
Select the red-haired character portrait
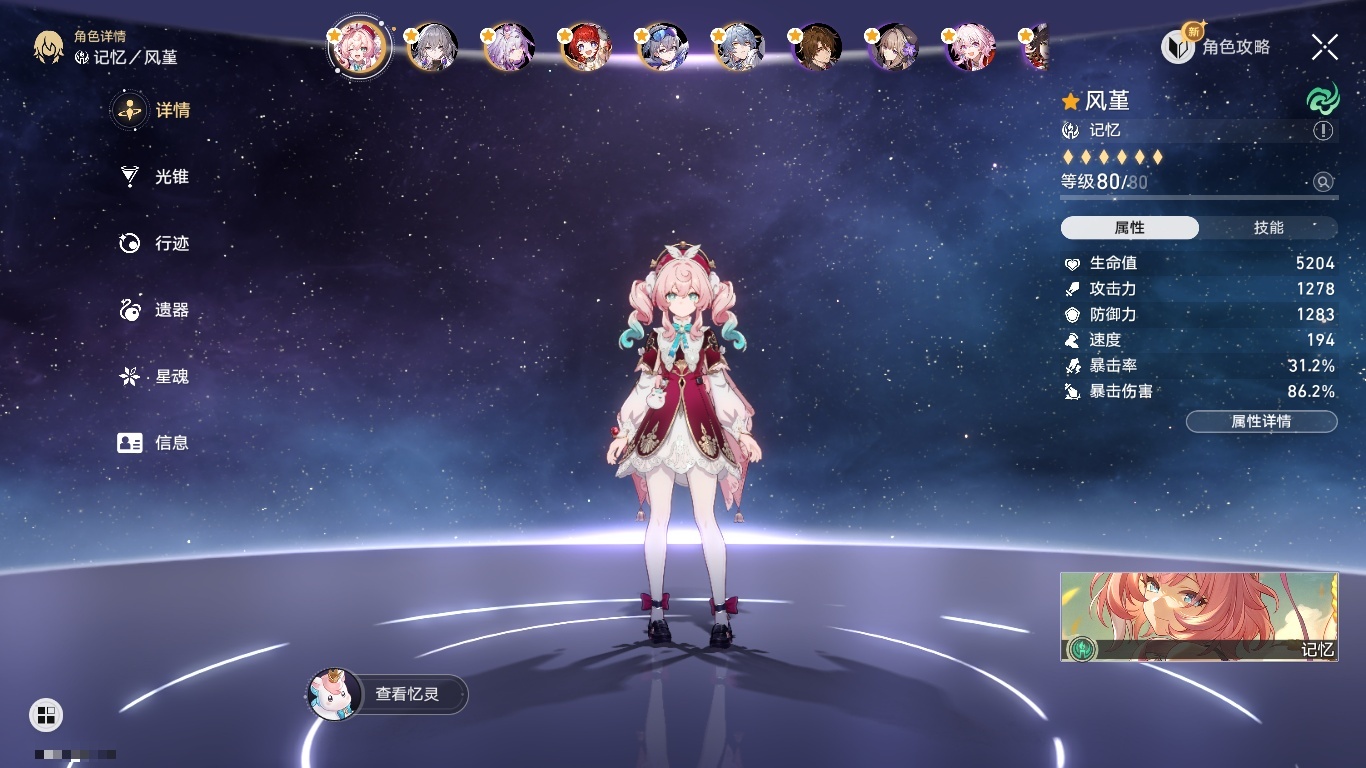click(x=586, y=47)
